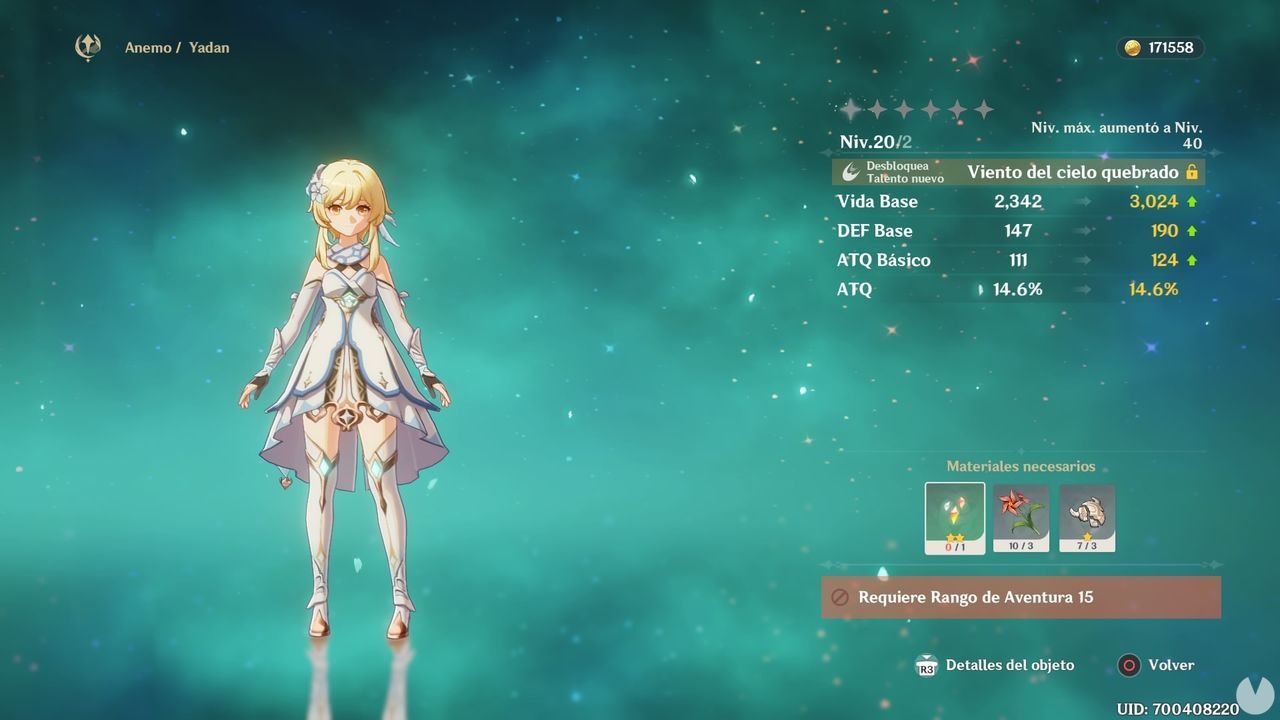Viewport: 1280px width, 720px height.
Task: Click the Viento del cielo quebrado talent row
Action: (x=1018, y=172)
